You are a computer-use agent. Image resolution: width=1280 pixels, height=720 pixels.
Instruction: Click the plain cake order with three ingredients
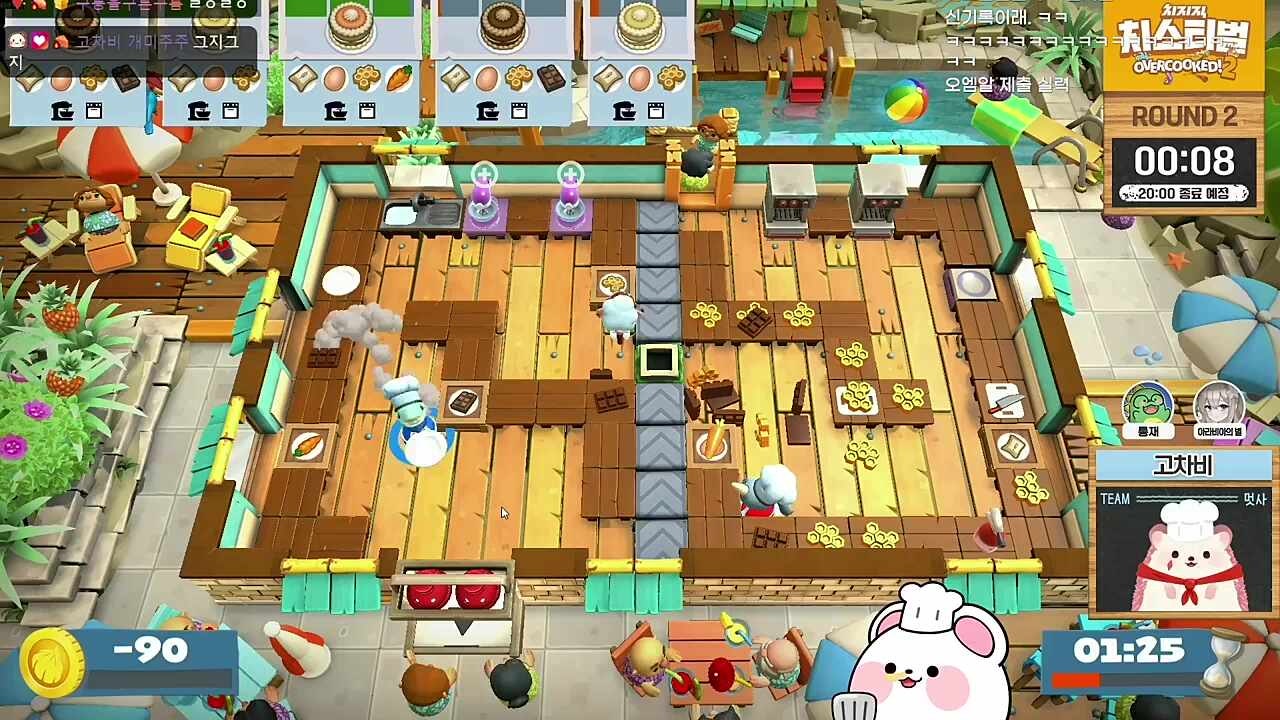click(639, 62)
